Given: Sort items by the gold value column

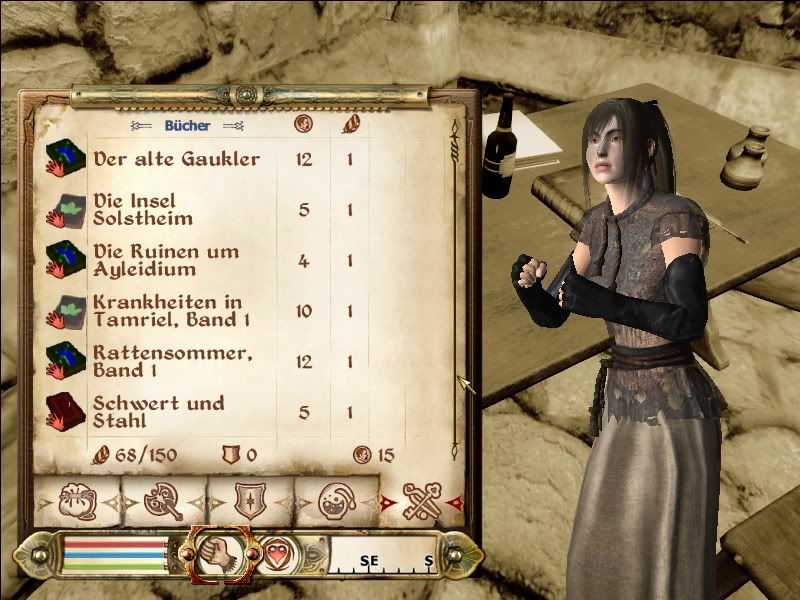Looking at the screenshot, I should tap(305, 126).
